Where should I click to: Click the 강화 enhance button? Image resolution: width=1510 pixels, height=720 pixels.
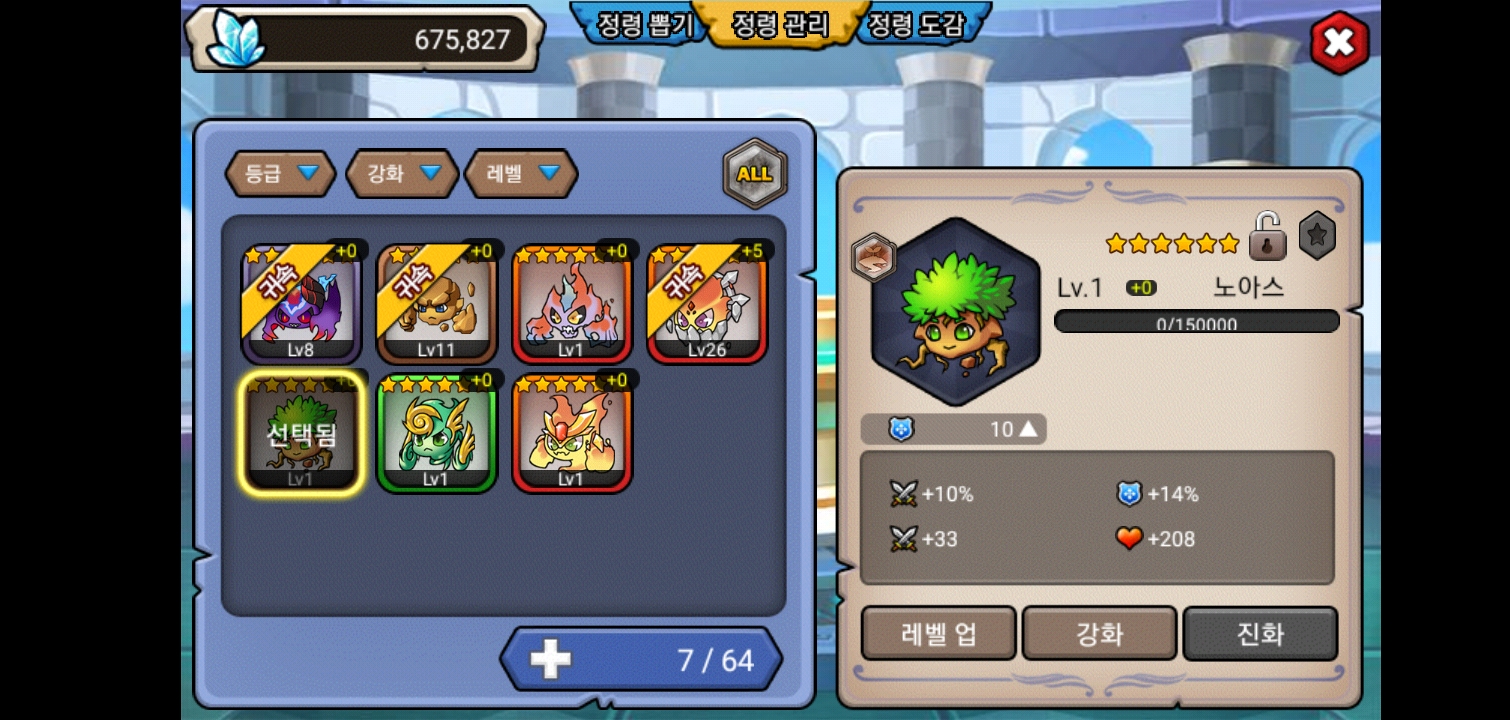pos(1099,634)
